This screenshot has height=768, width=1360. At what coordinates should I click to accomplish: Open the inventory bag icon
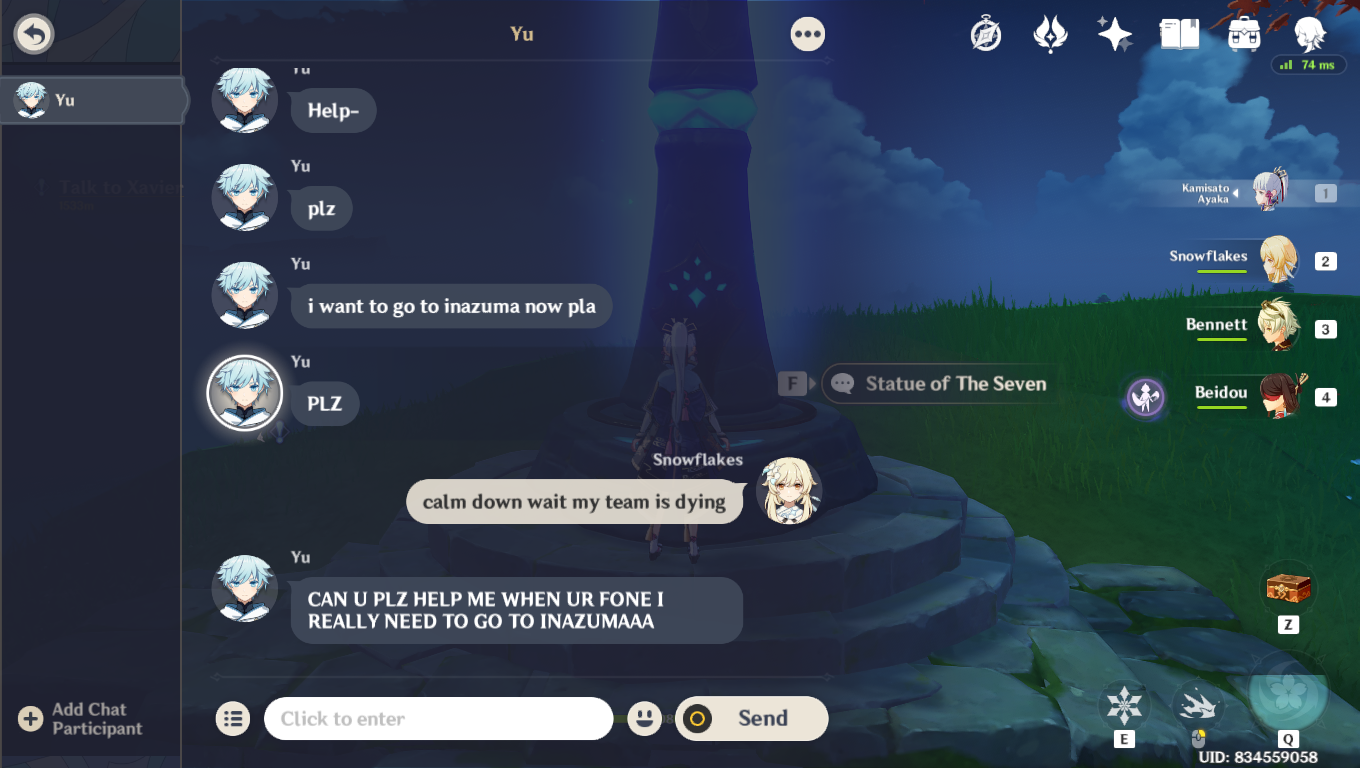click(1244, 33)
